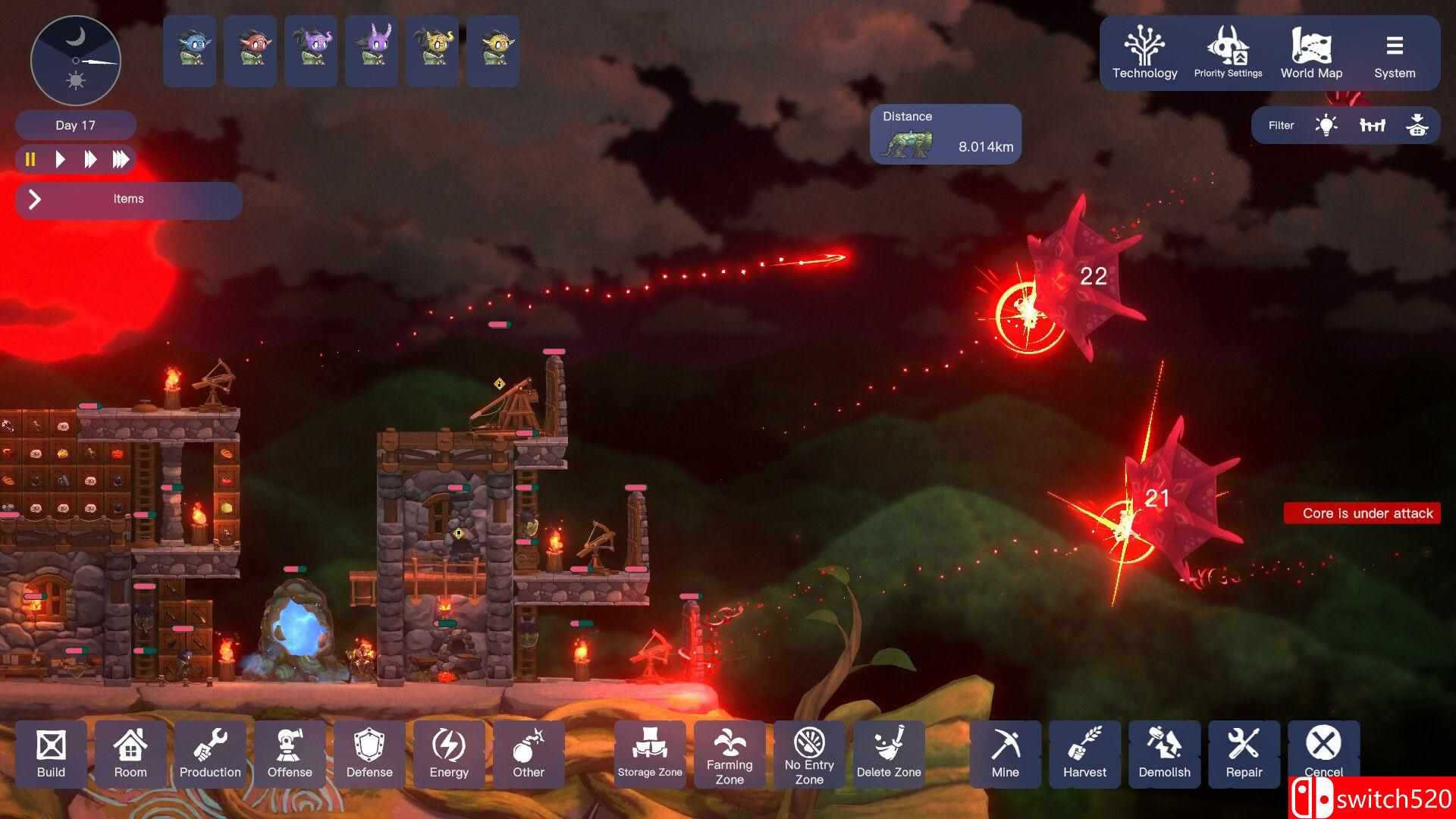Viewport: 1456px width, 819px height.
Task: Toggle the light bulb filter
Action: (1326, 125)
